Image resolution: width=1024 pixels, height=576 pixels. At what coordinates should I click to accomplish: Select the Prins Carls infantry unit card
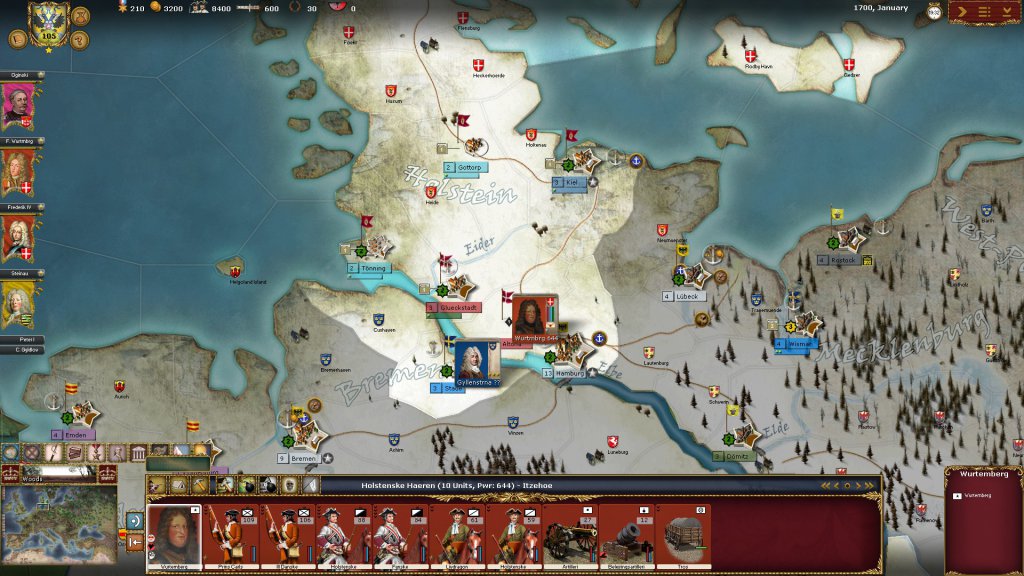click(x=232, y=536)
